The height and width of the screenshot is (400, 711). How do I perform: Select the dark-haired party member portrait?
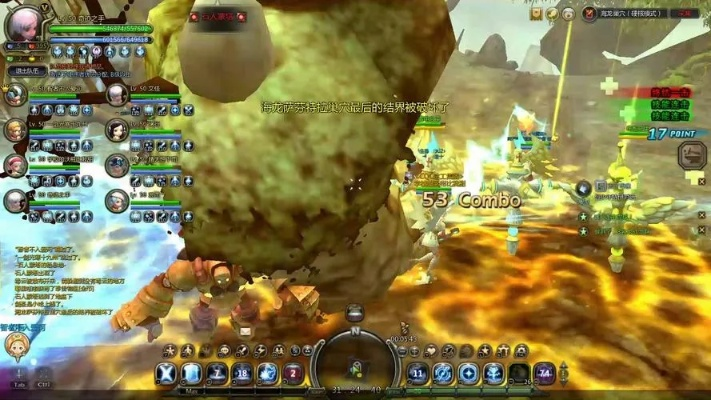pyautogui.click(x=117, y=131)
